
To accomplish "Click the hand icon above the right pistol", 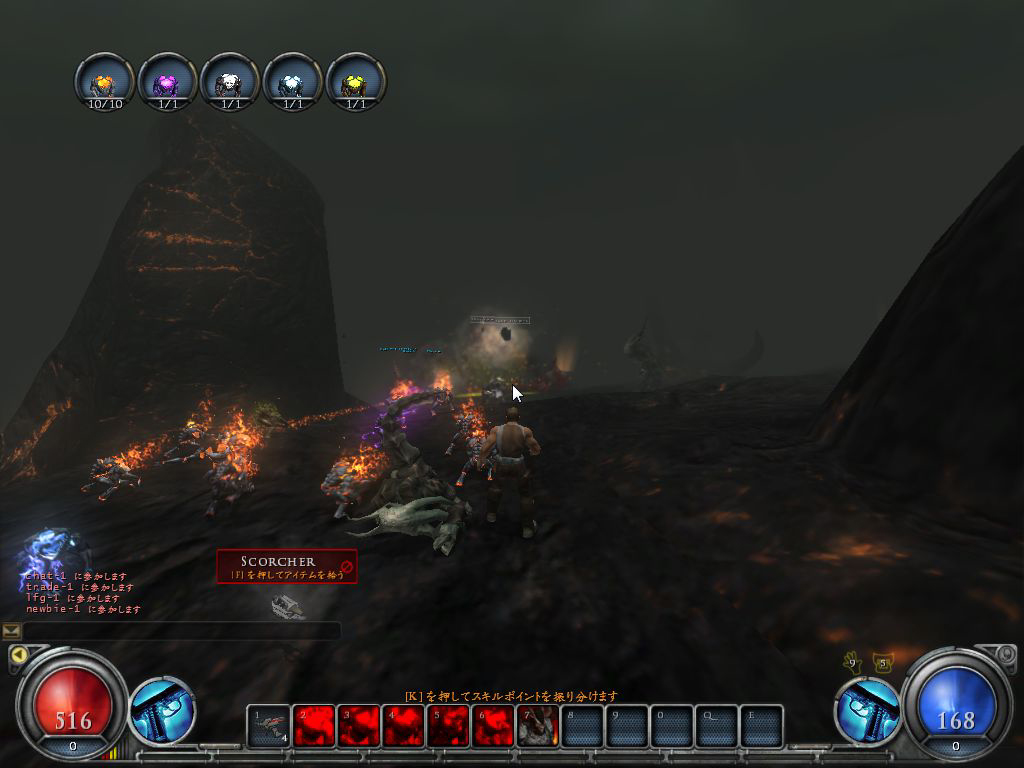I will coord(852,662).
